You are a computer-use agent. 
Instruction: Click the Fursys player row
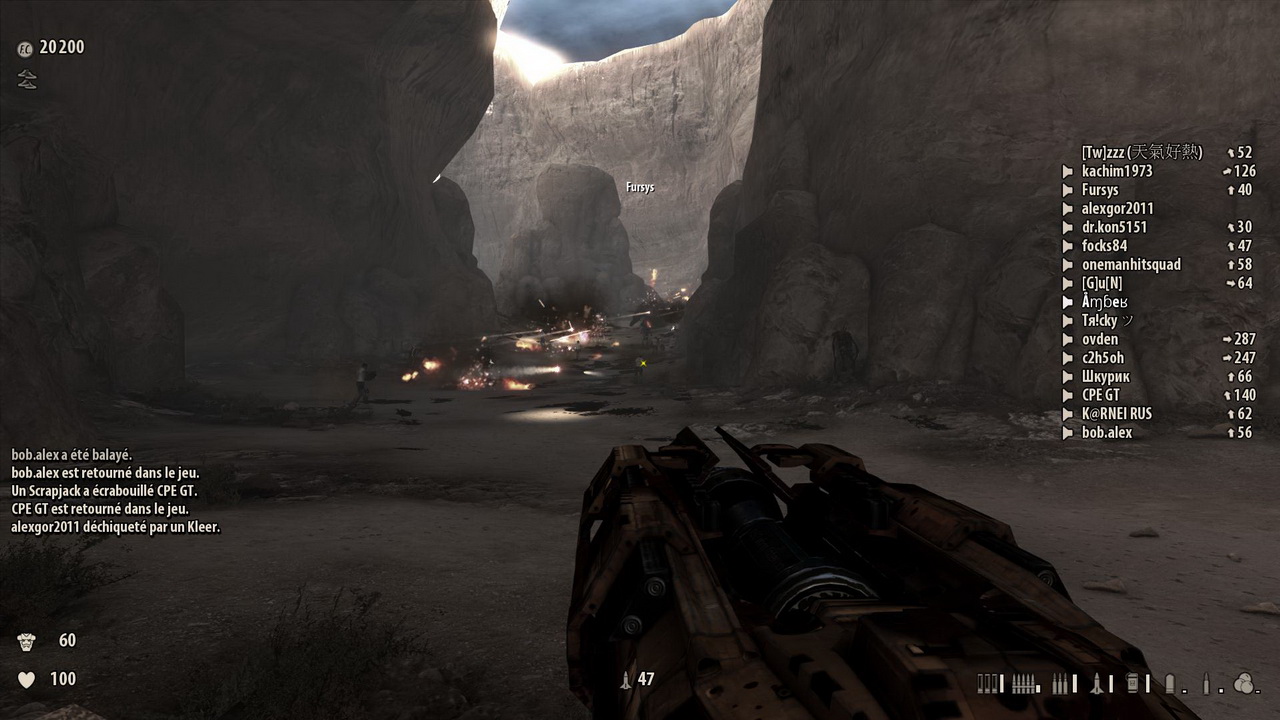click(1100, 190)
